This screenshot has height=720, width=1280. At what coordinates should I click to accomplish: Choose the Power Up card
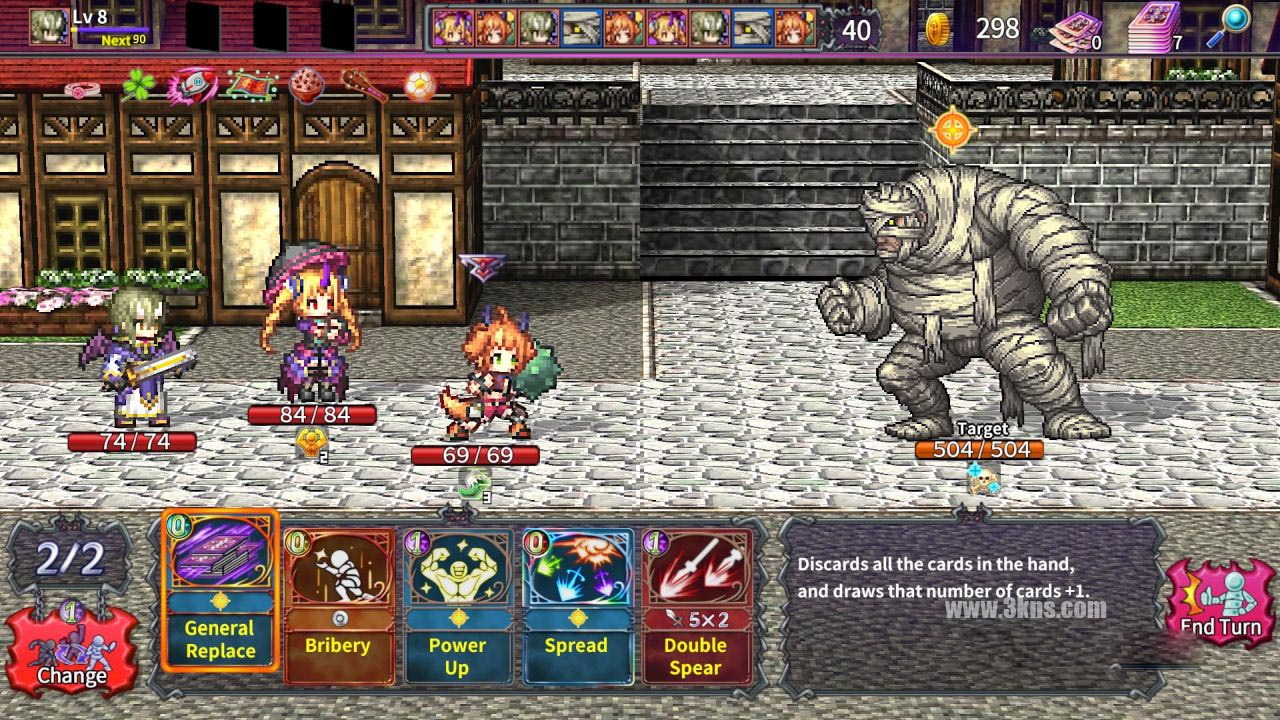457,605
